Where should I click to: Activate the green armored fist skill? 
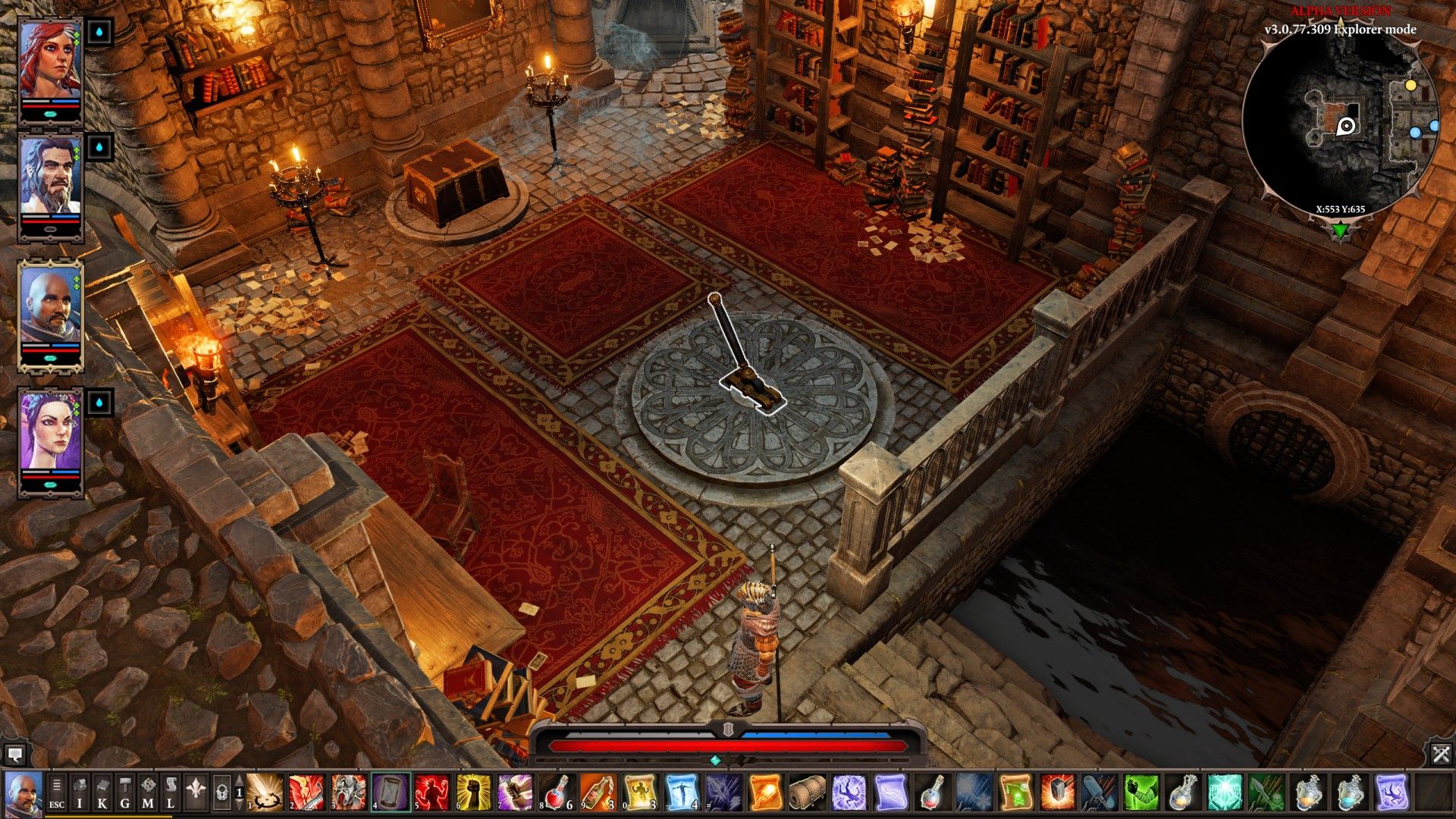1141,792
